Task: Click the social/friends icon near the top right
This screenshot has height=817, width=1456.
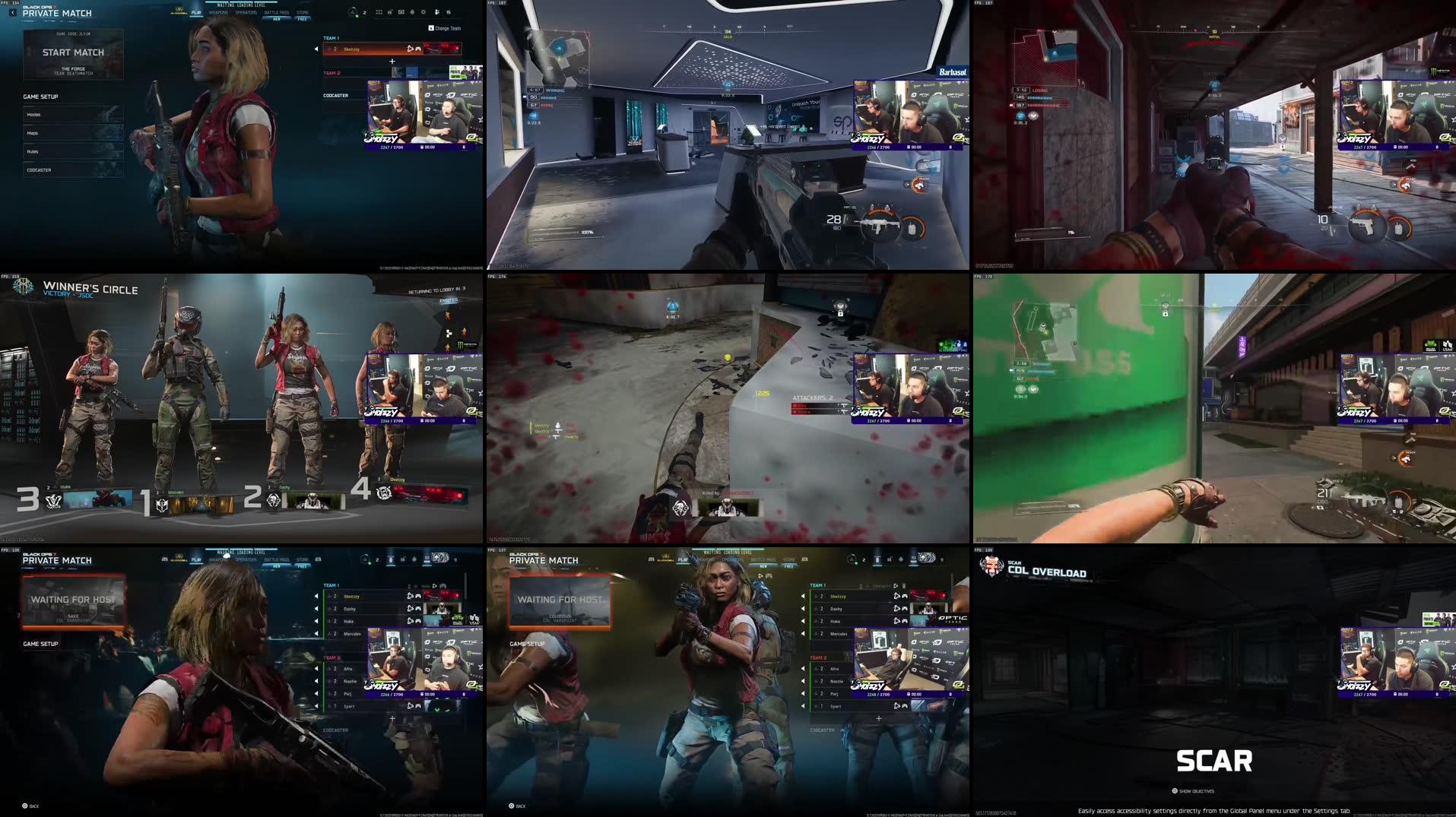Action: (x=438, y=11)
